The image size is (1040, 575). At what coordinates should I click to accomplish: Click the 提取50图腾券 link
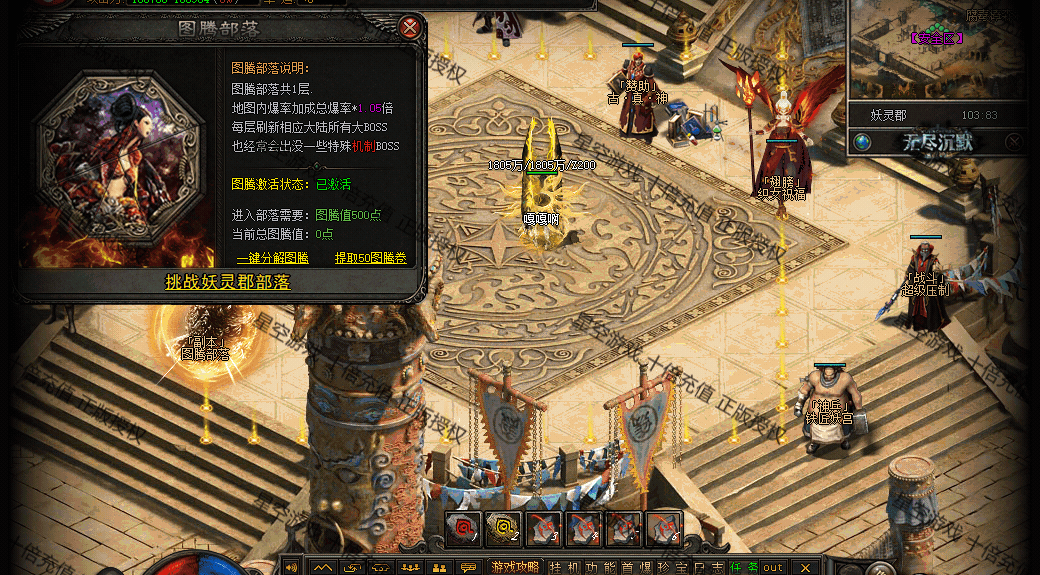point(372,258)
